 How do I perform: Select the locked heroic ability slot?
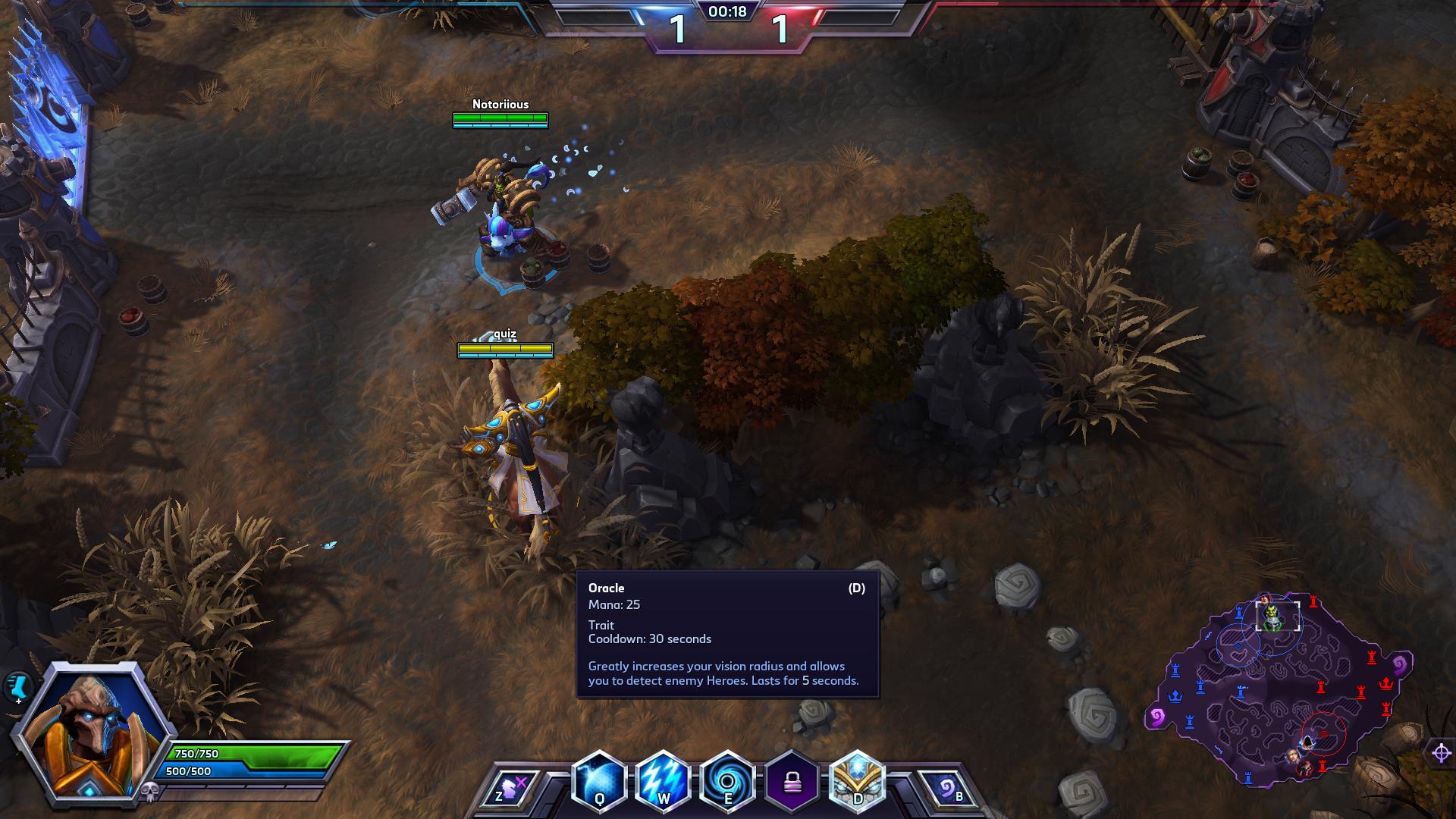(x=792, y=782)
